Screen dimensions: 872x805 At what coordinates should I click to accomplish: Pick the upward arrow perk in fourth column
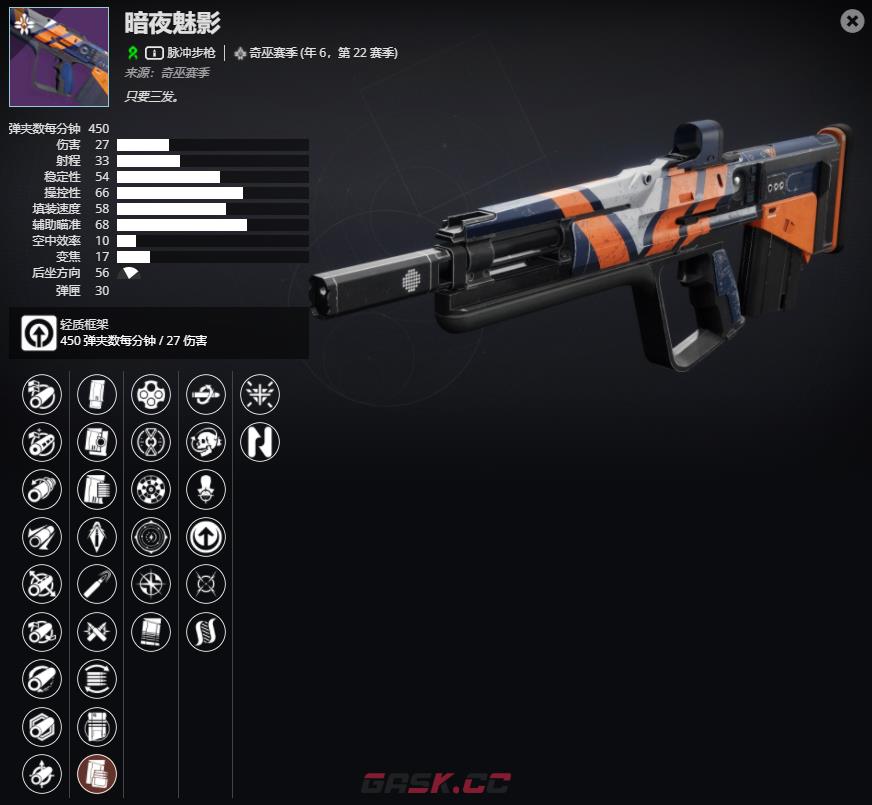click(206, 537)
